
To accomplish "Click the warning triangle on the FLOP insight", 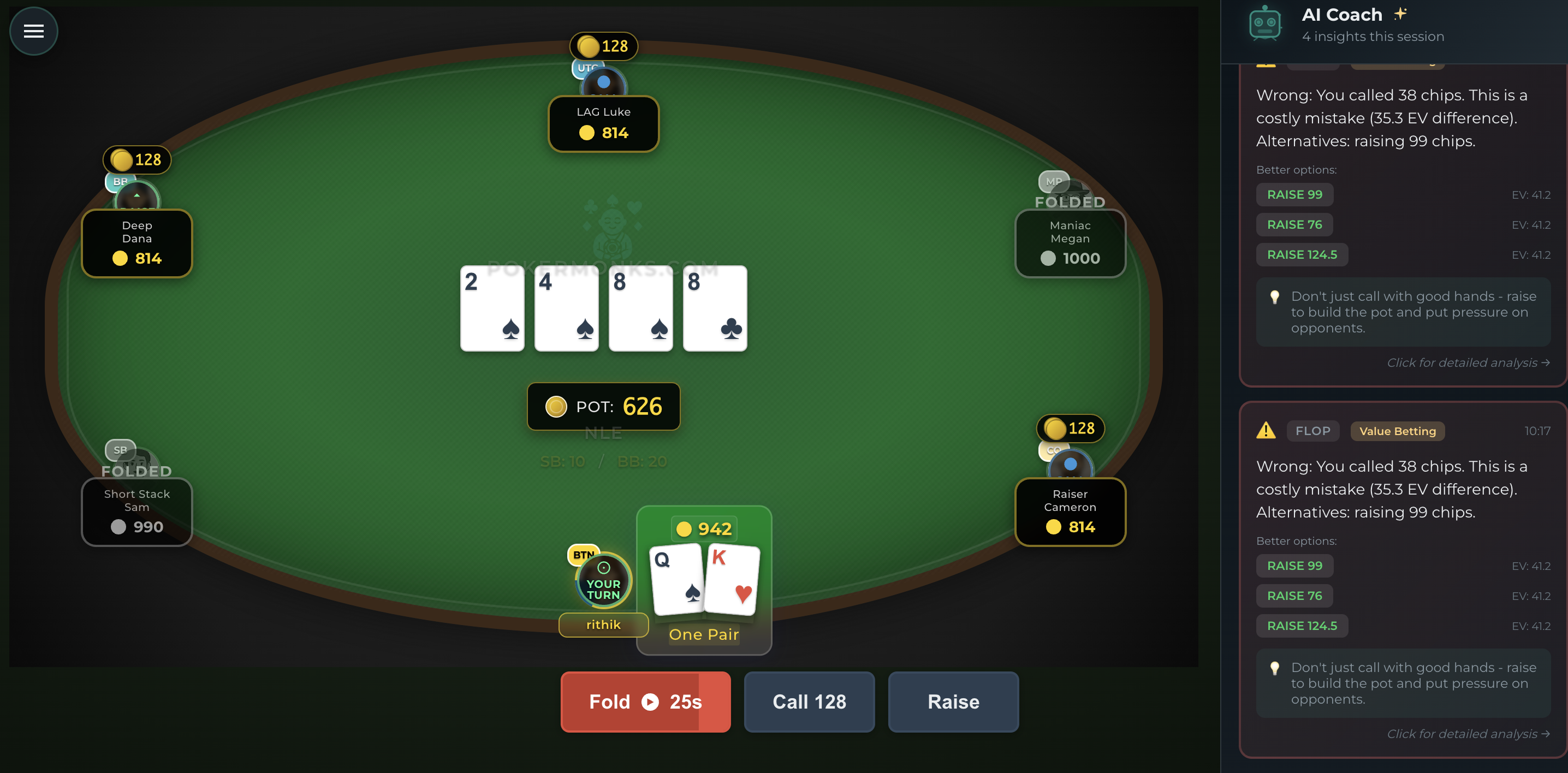I will (1267, 431).
